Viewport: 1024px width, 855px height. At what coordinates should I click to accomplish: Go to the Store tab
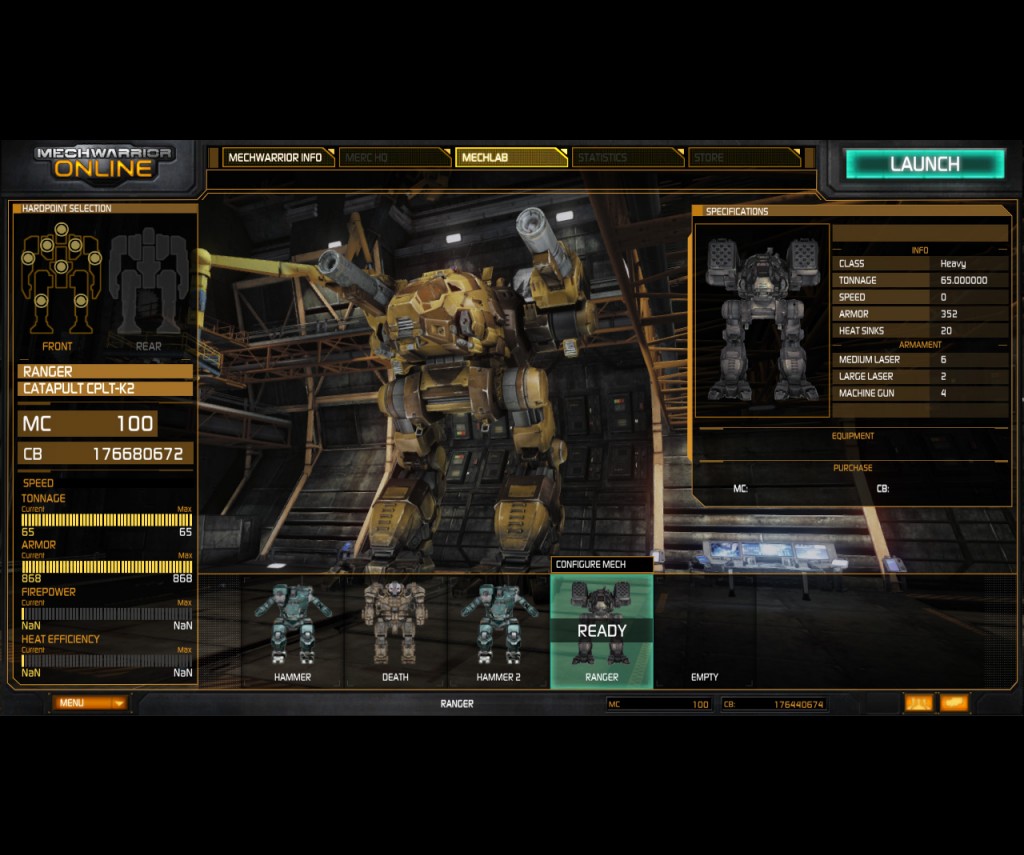744,157
